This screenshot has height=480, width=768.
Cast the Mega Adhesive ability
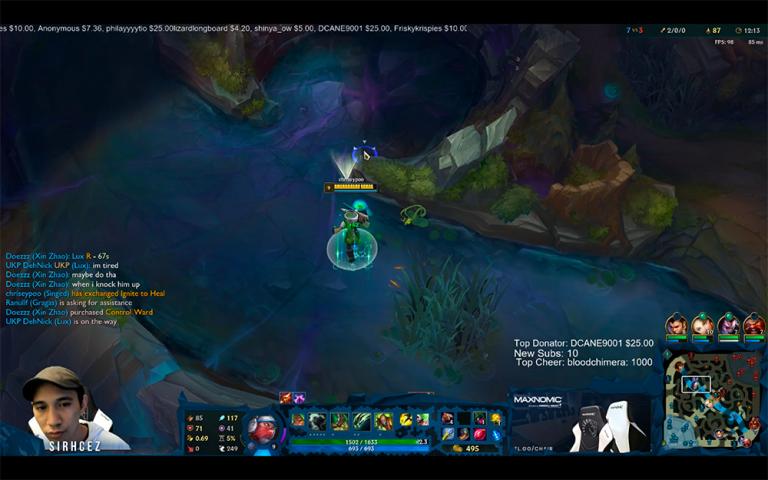[339, 421]
